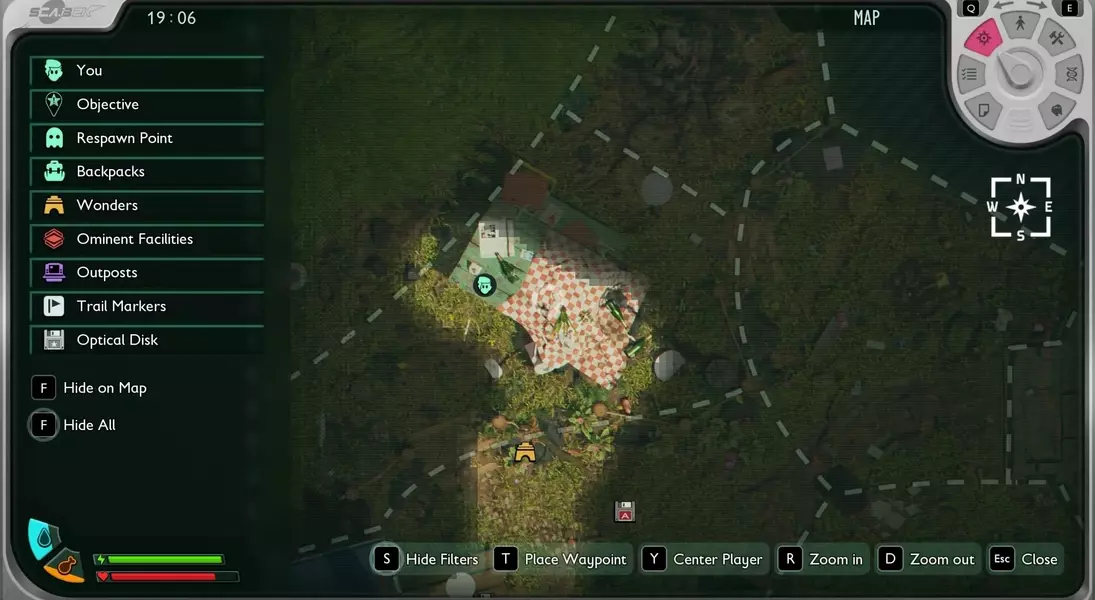Open the crafting tab with hammer and wrench
This screenshot has height=600, width=1095.
coord(1057,39)
